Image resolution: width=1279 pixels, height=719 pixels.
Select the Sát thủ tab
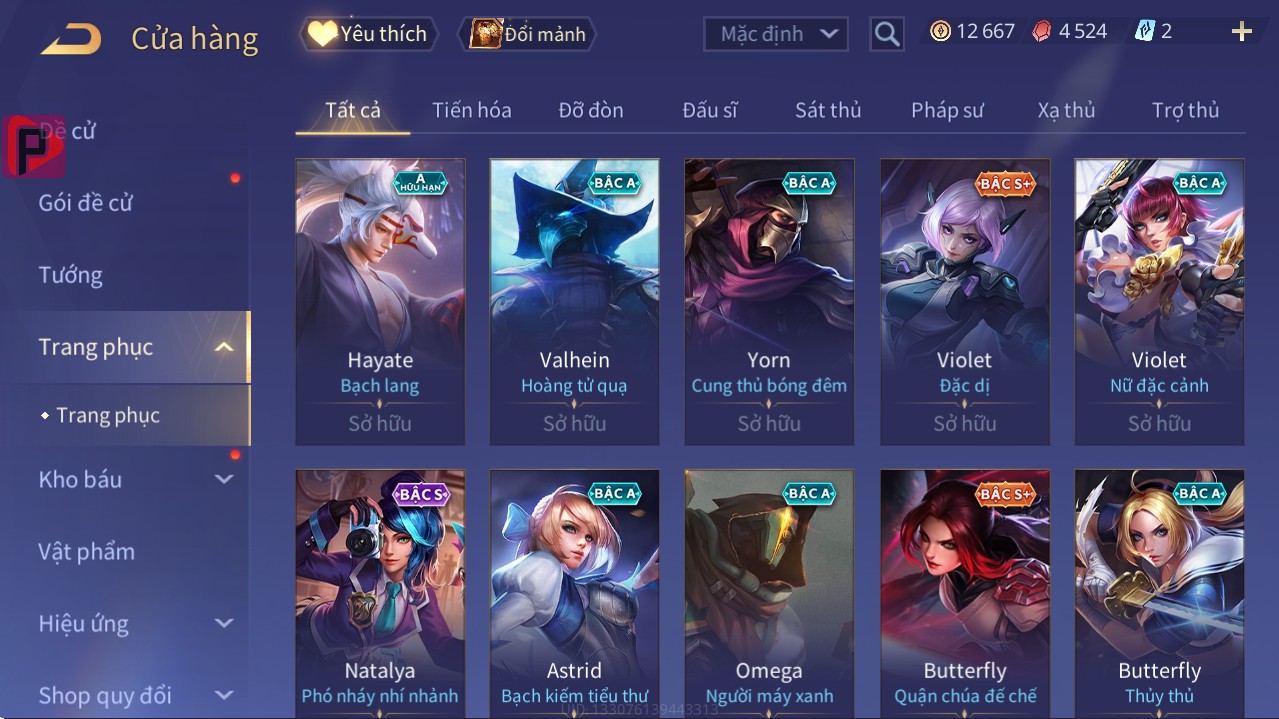828,110
